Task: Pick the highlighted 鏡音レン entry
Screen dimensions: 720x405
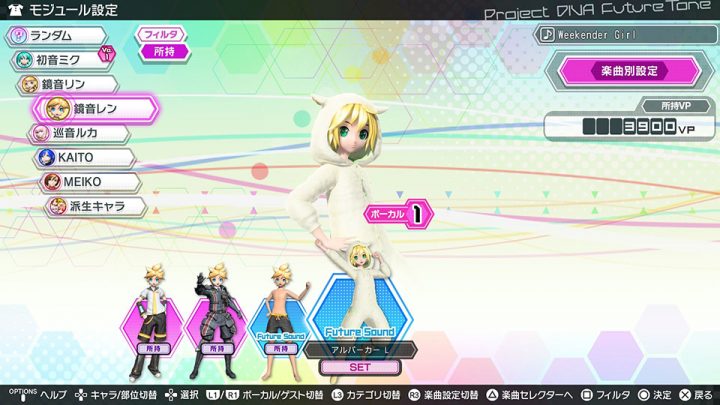Action: point(95,108)
